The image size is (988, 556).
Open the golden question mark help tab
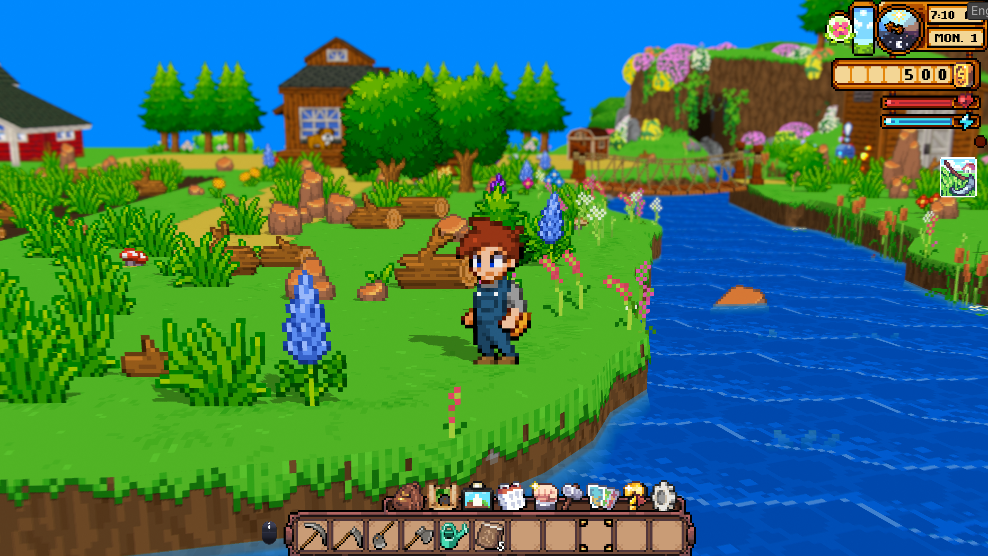click(x=634, y=496)
